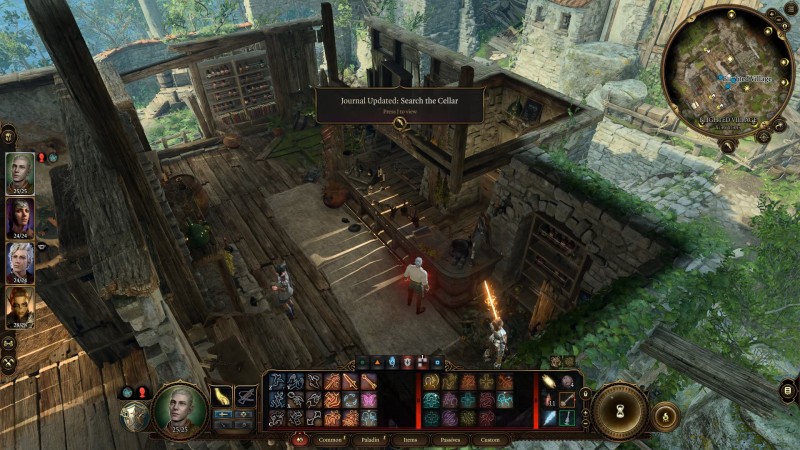Click the round flame button beside the hourglass
Image resolution: width=800 pixels, height=450 pixels.
click(666, 414)
